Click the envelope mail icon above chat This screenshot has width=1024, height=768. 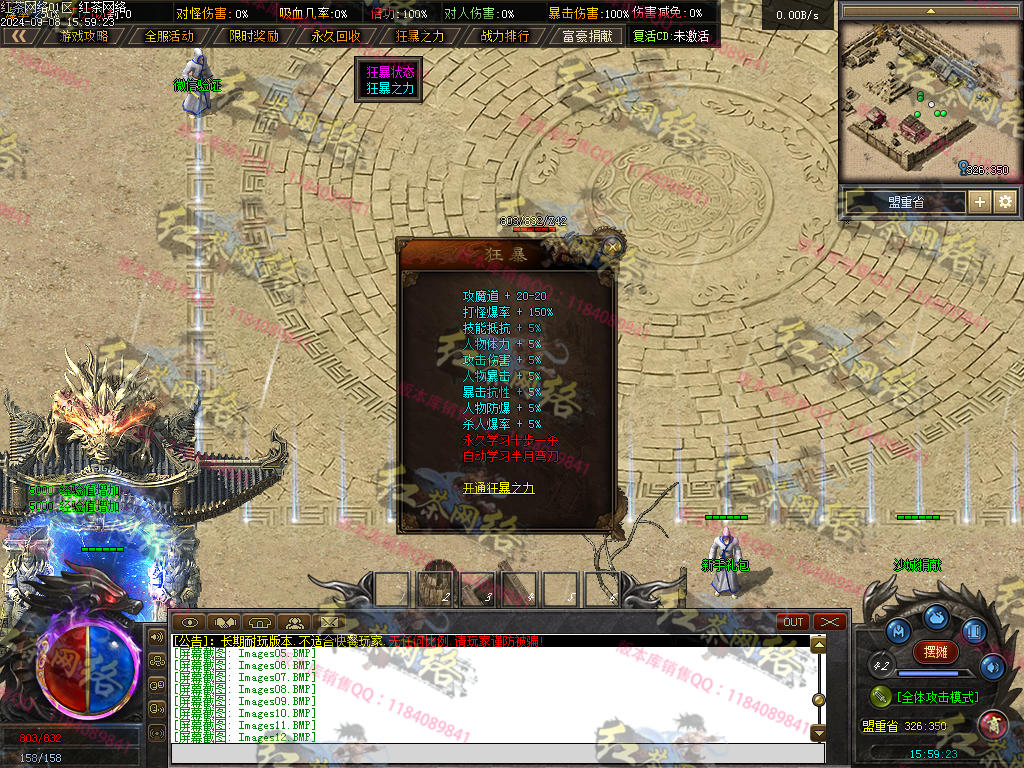[327, 622]
